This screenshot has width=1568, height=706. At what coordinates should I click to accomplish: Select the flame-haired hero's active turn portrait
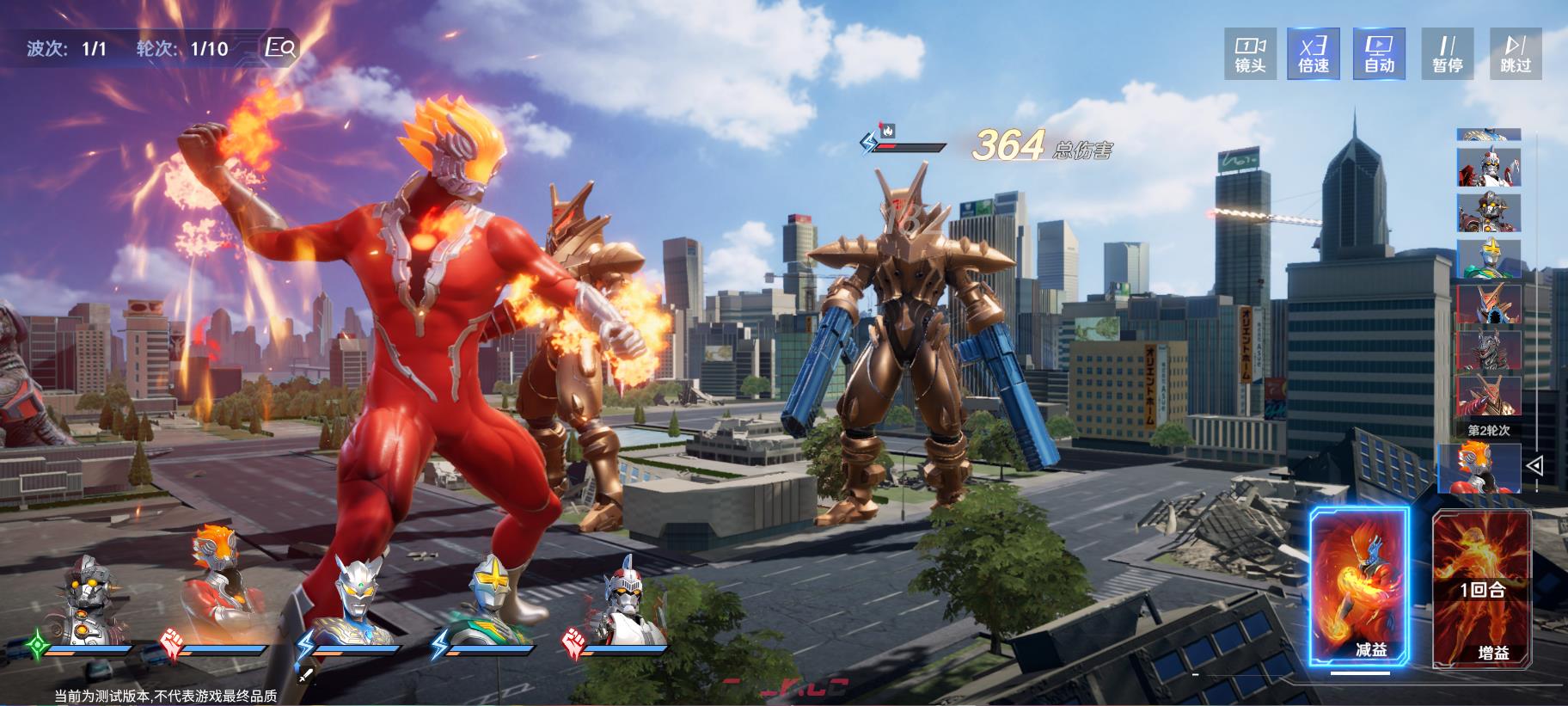1480,469
